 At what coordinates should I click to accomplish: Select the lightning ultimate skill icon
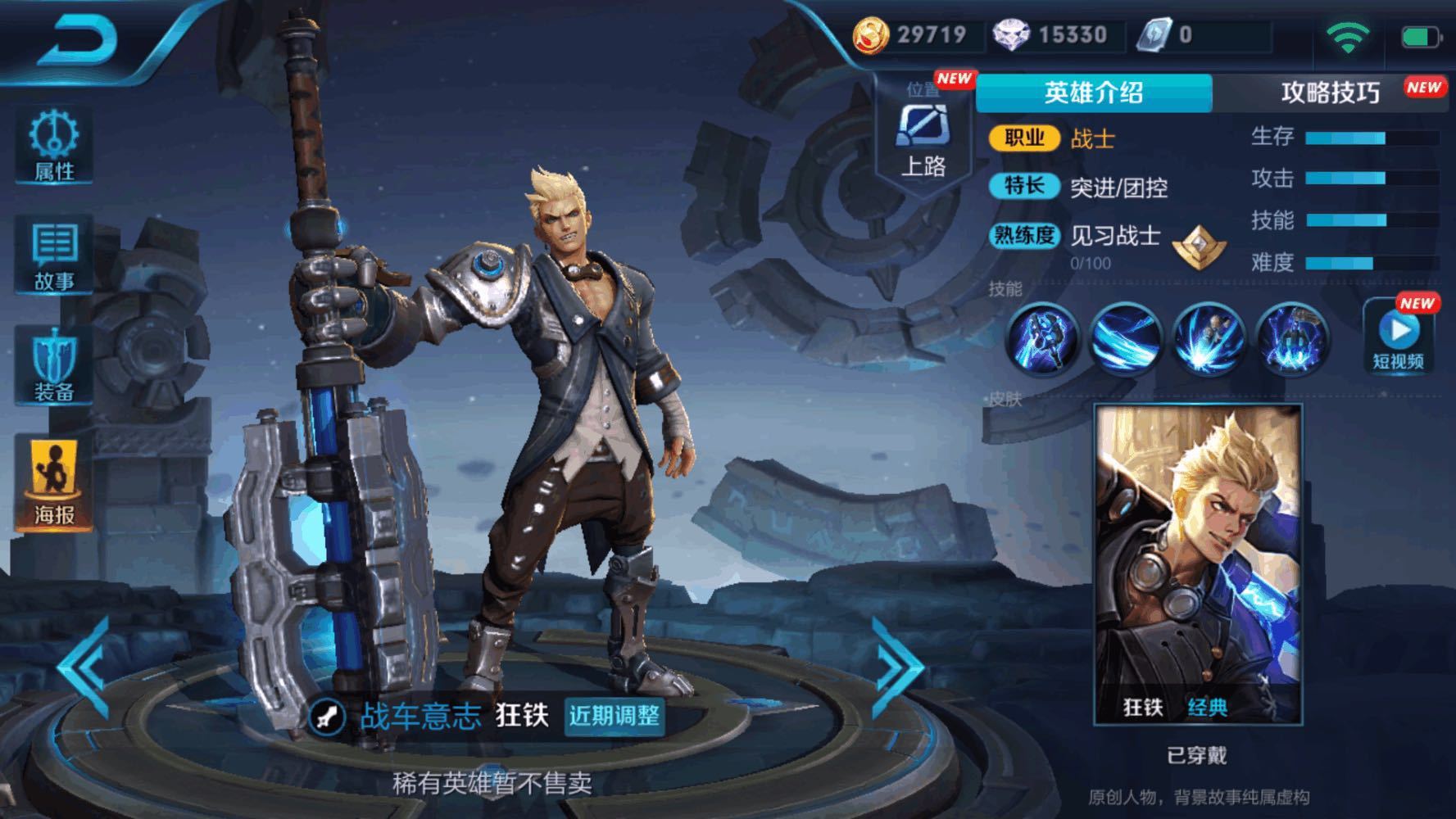pos(1292,338)
